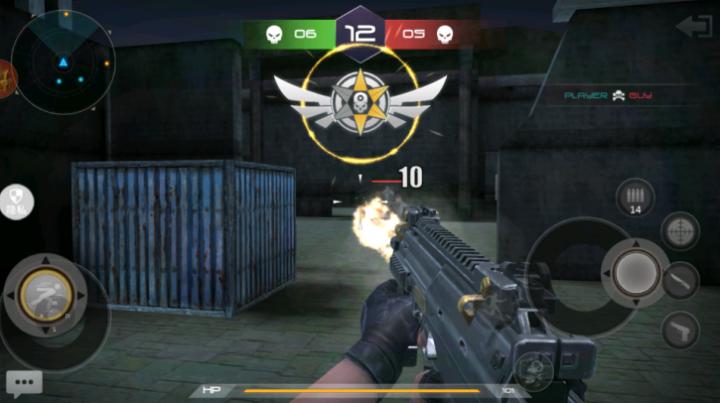Reload using the bullets ammo button

point(634,196)
